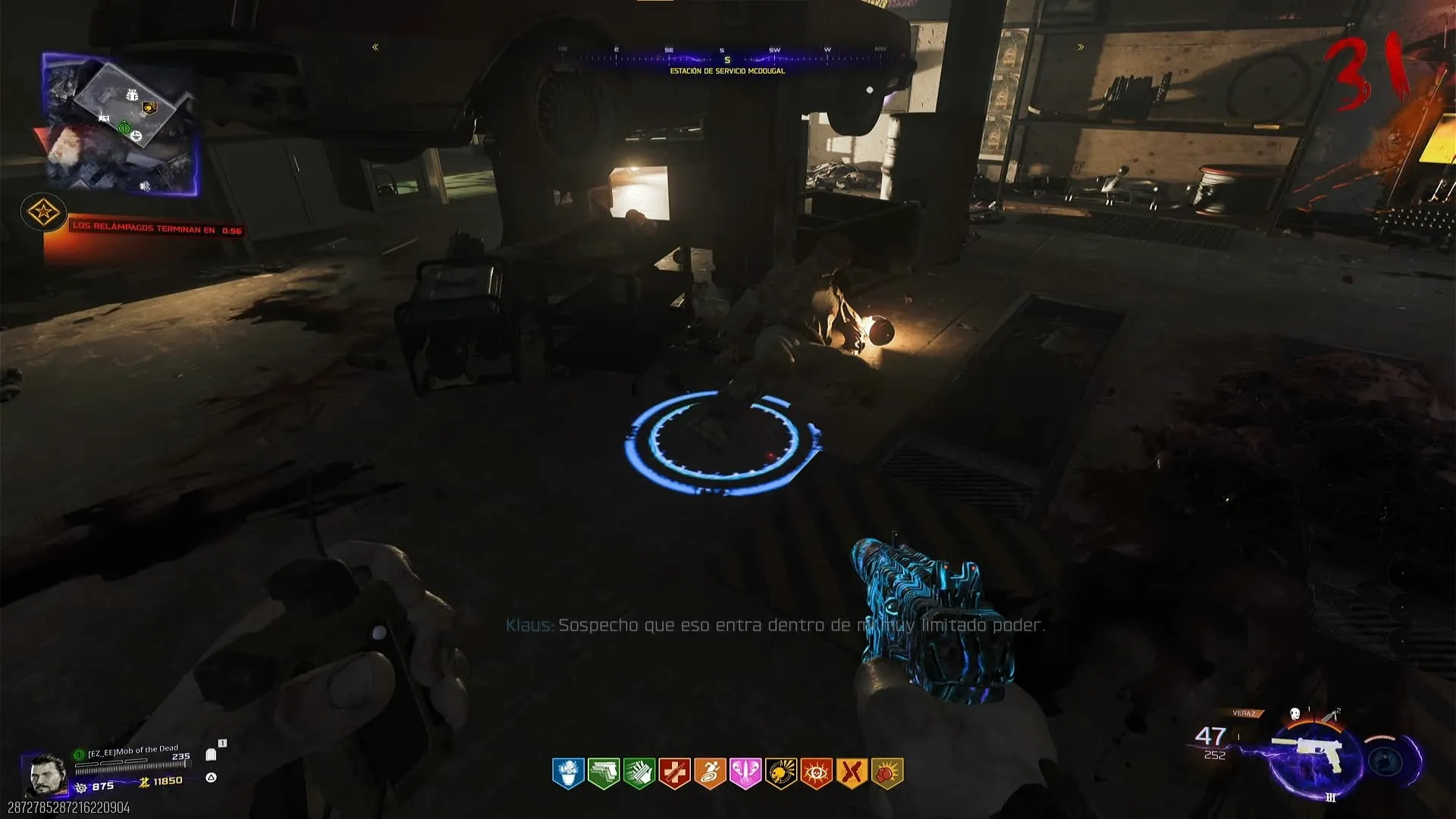Click the skull tactical equipment icon

coord(1295,714)
